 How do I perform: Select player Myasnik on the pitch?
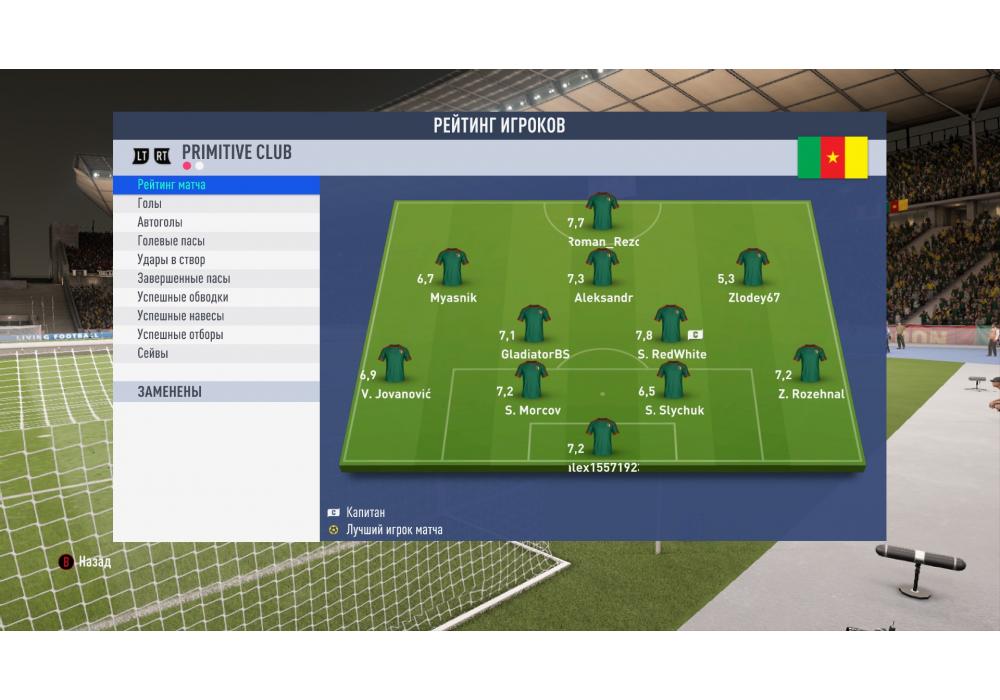tap(452, 268)
